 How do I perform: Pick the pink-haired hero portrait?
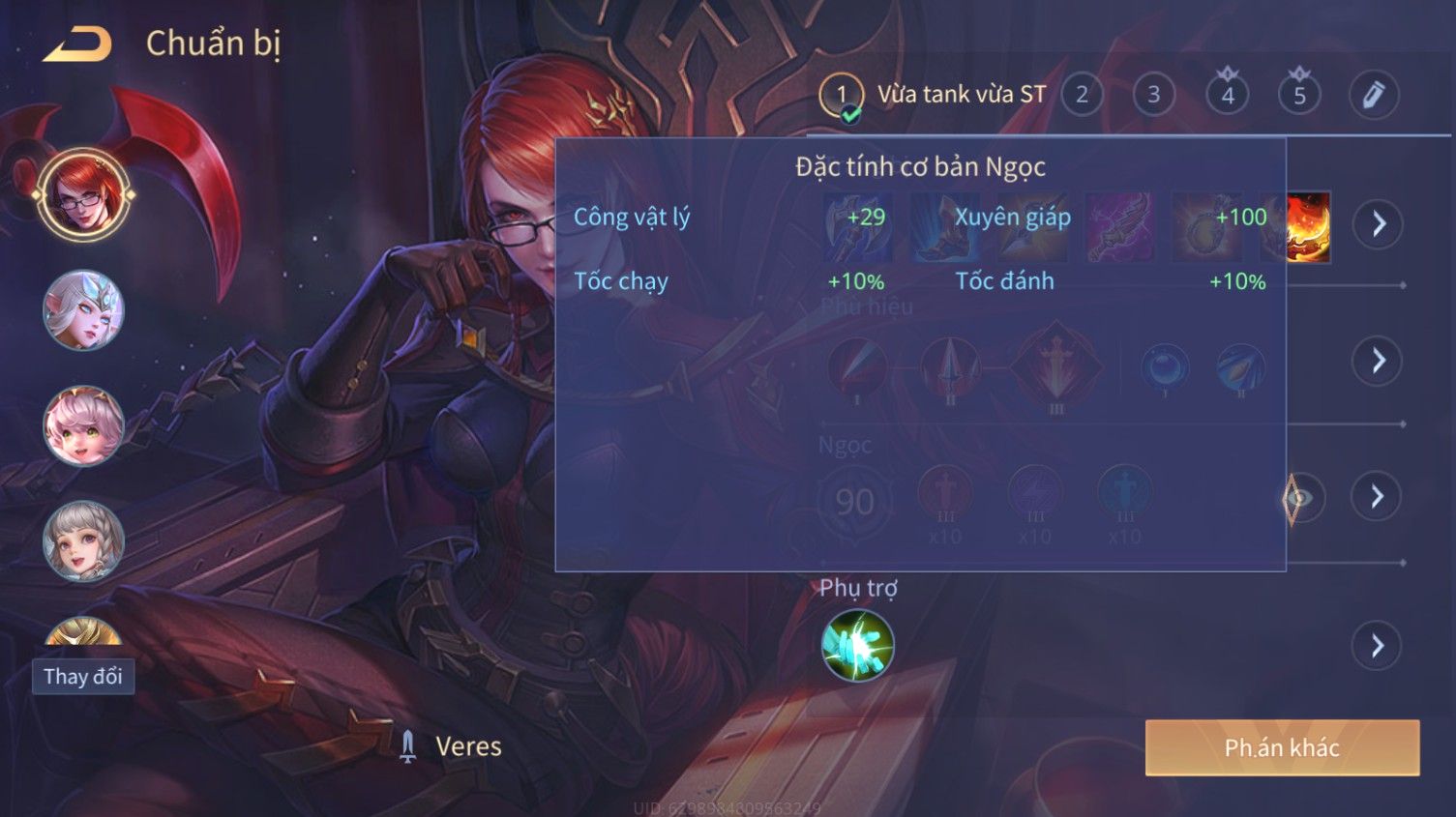point(83,425)
